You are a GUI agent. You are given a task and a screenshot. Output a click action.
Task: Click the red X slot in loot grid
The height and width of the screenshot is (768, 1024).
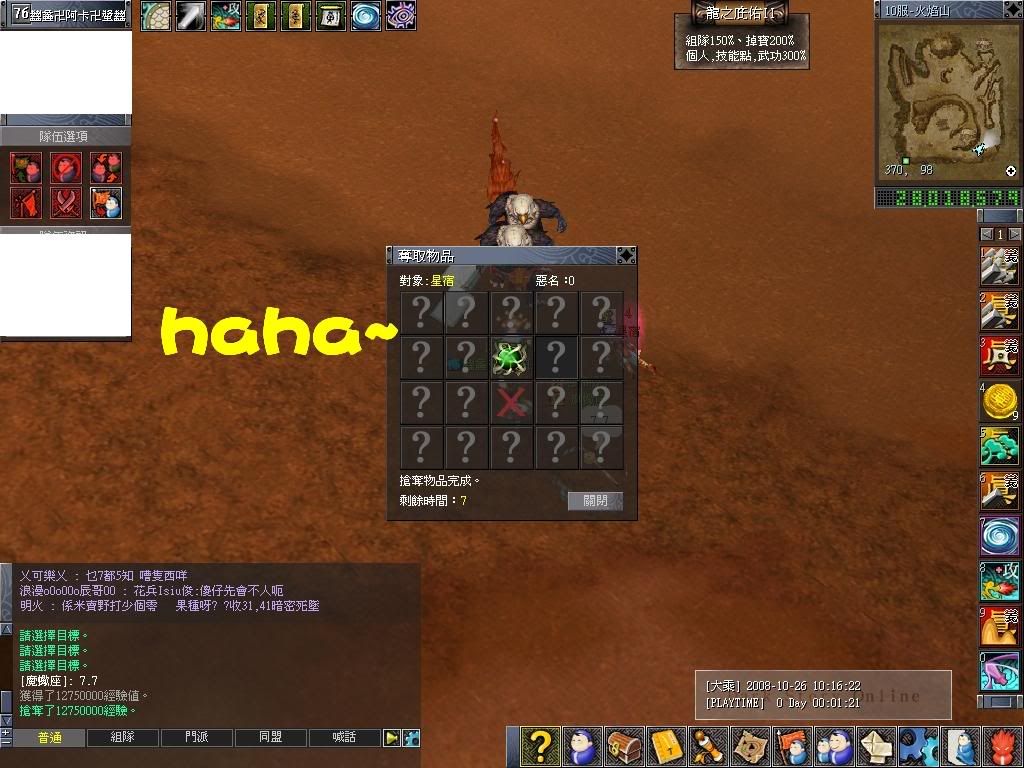coord(511,402)
